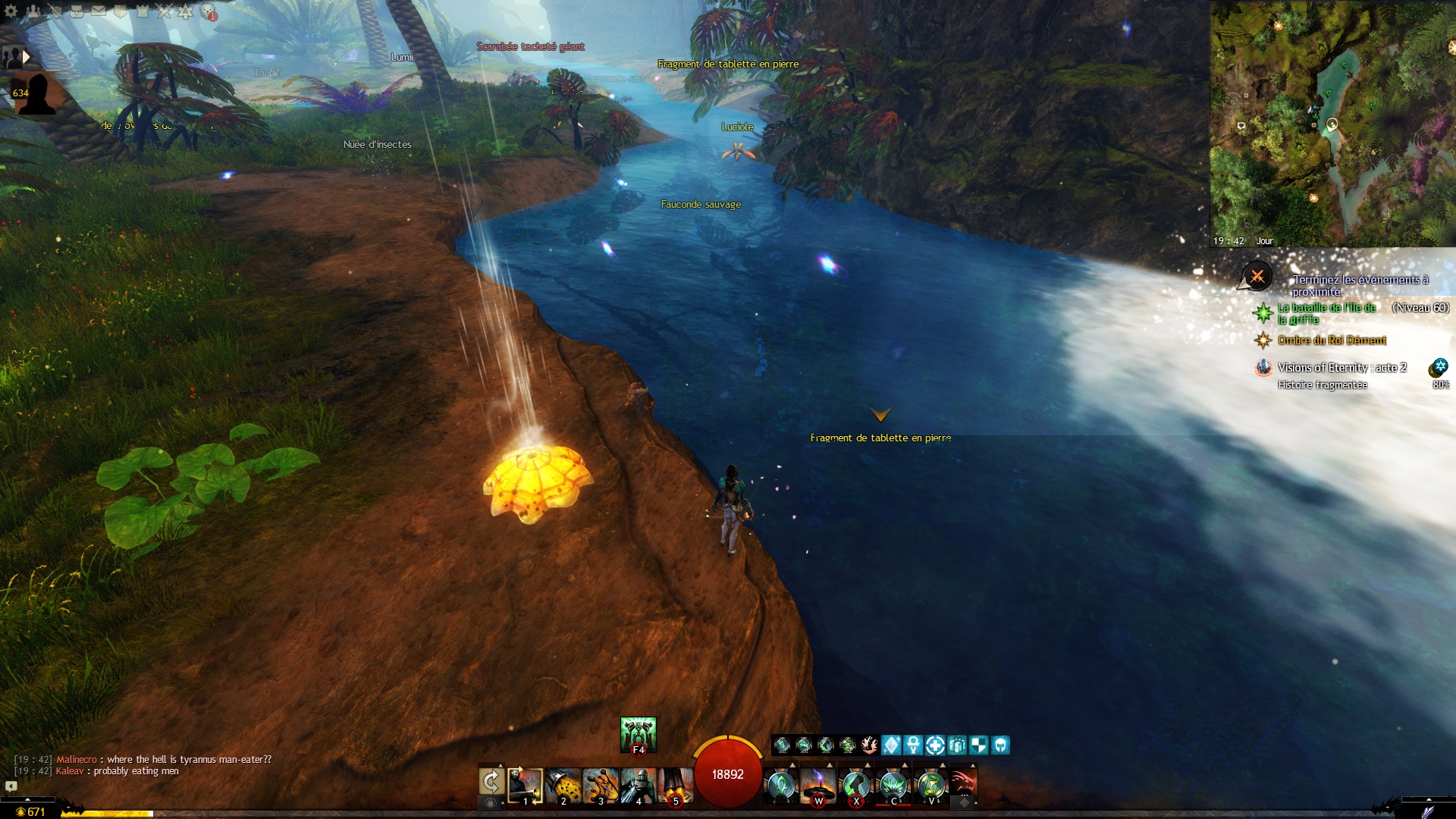Open Visions of Eternity acte 2 story

click(x=1341, y=368)
